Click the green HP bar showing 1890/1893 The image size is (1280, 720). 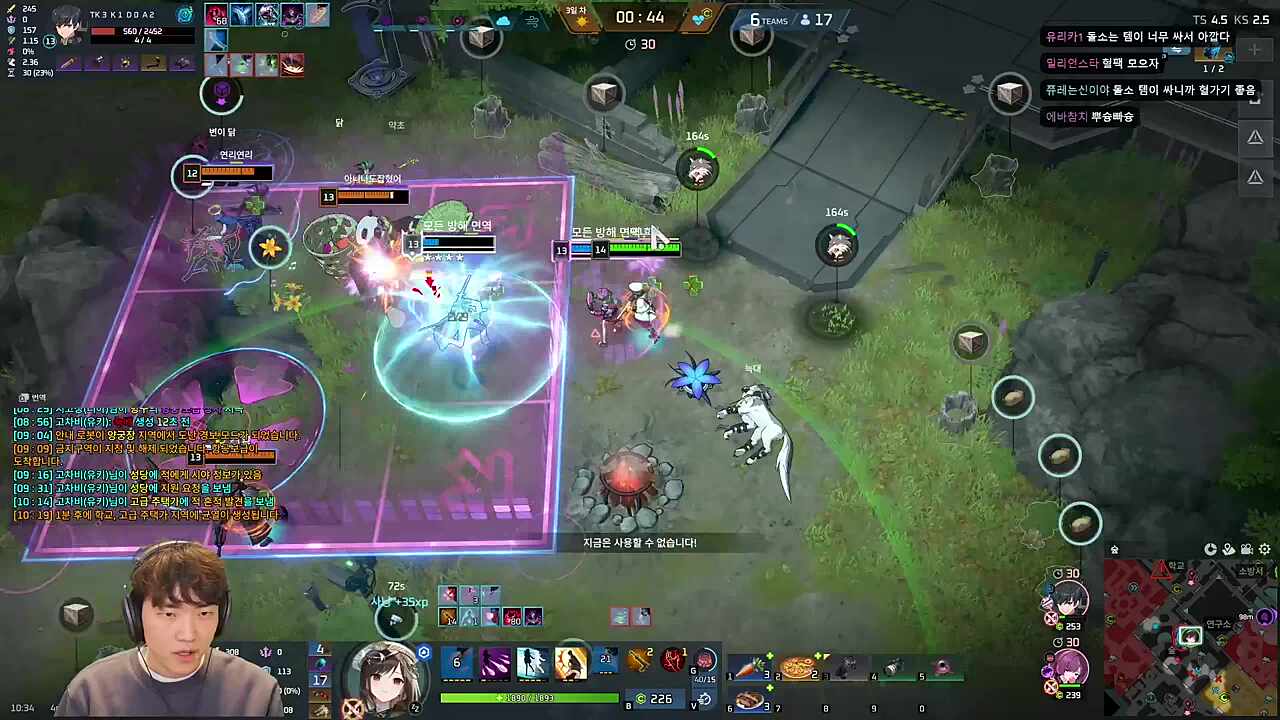click(530, 698)
